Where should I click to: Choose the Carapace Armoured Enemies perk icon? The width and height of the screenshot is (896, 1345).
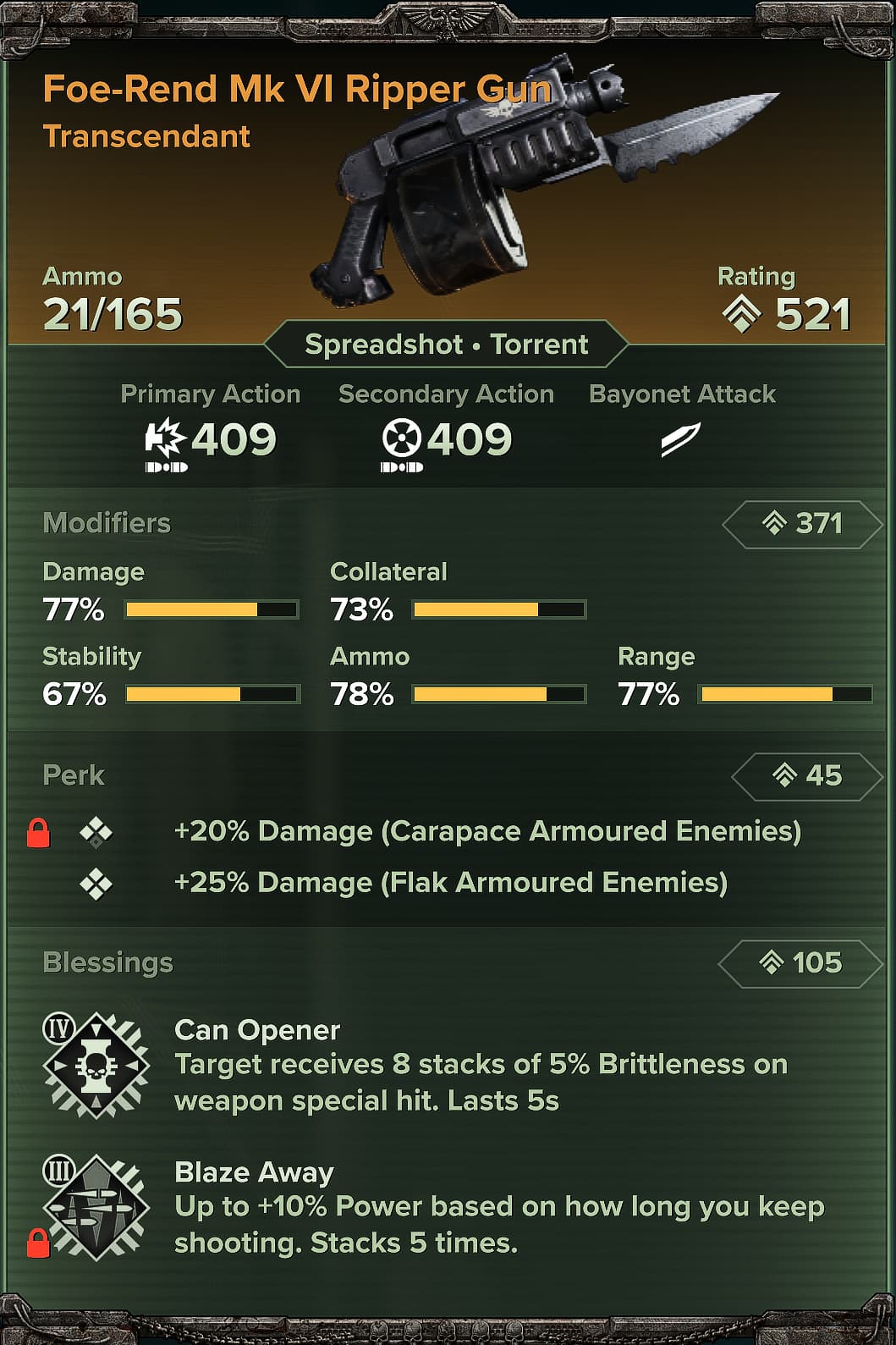click(96, 833)
